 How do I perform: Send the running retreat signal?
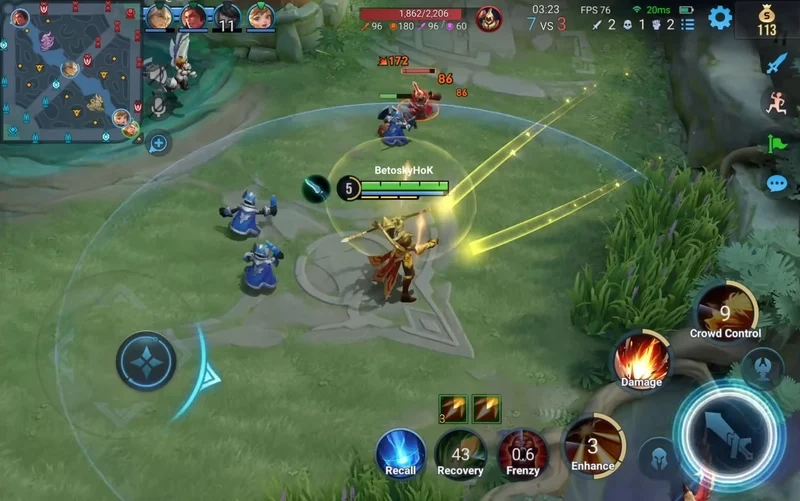point(777,103)
